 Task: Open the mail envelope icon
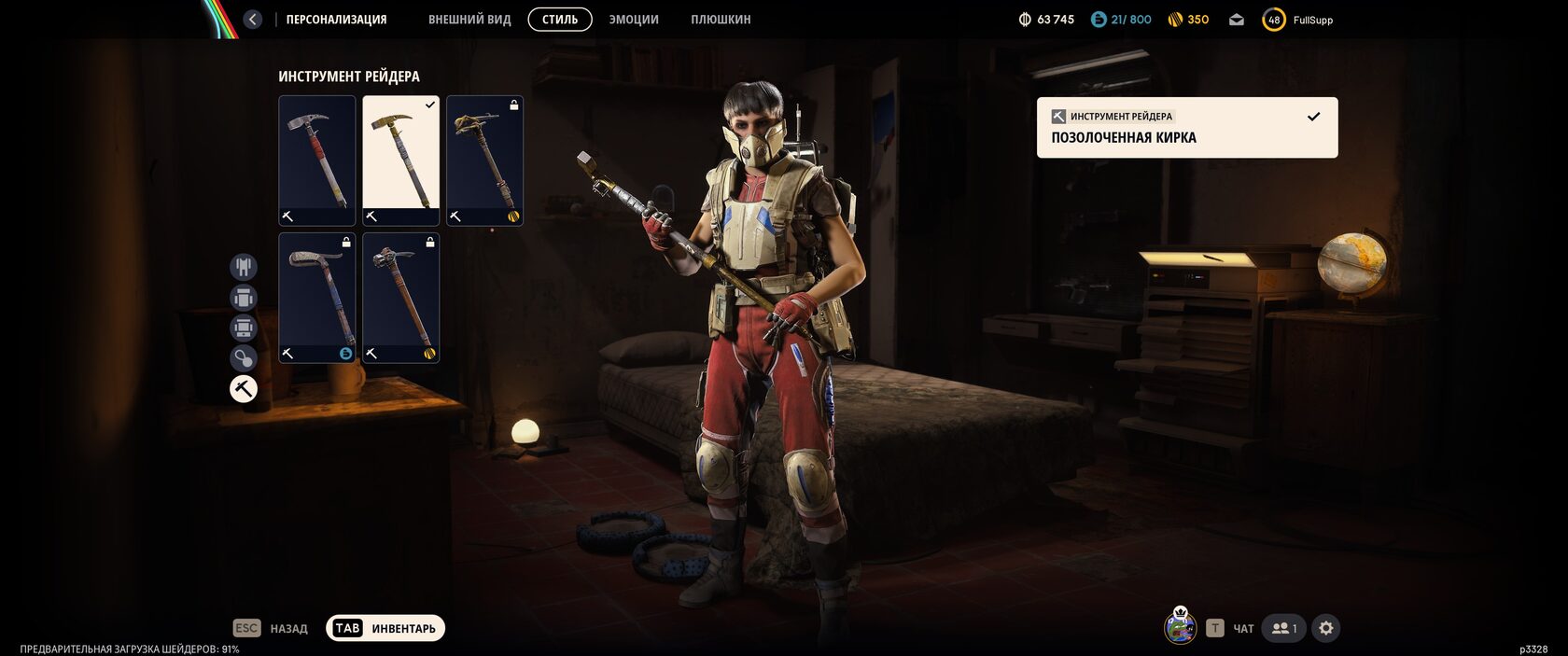tap(1237, 20)
